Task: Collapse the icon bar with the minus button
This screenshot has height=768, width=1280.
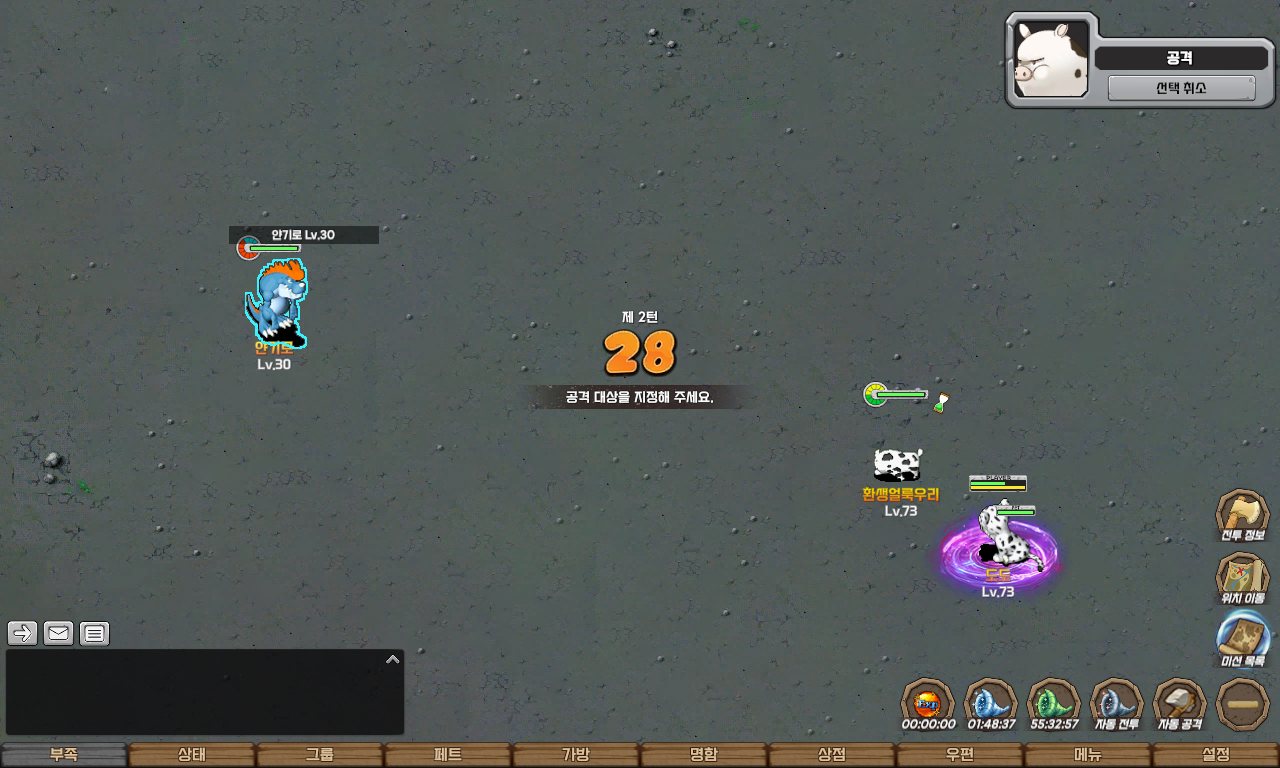Action: tap(1242, 704)
